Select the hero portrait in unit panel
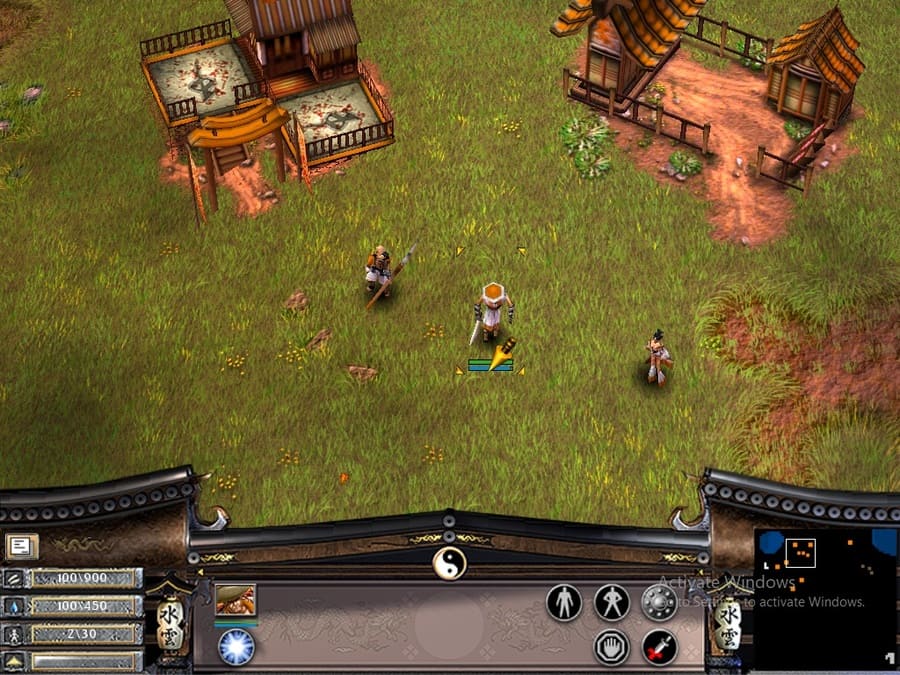 point(235,600)
